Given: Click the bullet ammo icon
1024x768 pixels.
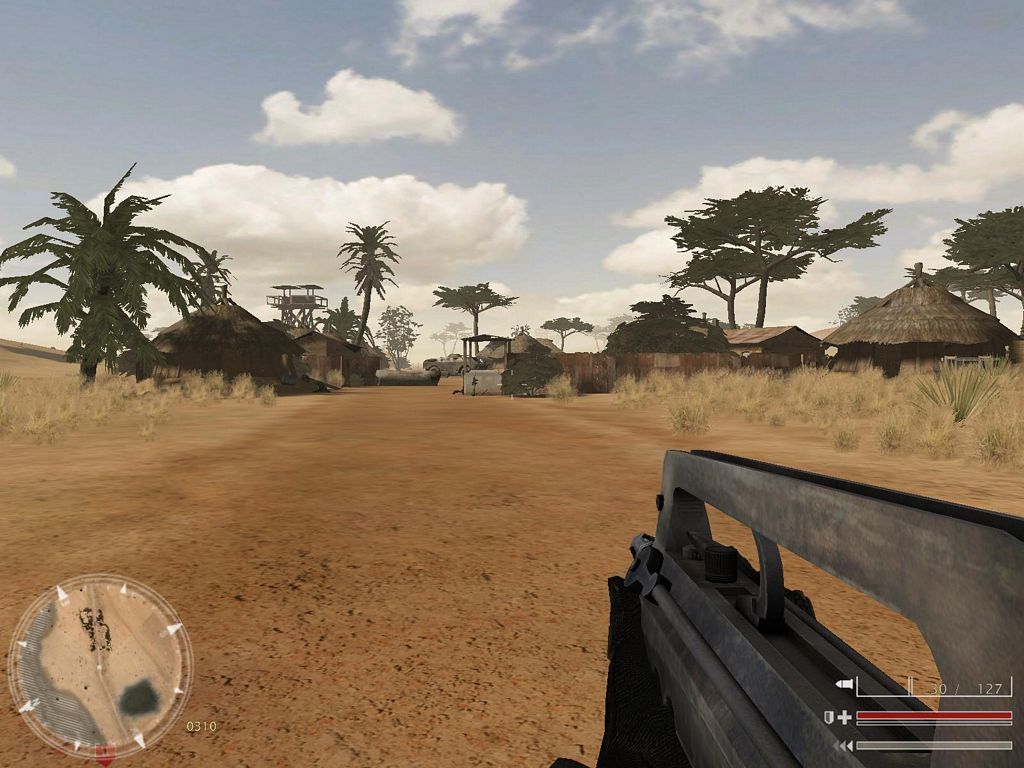Looking at the screenshot, I should [x=844, y=685].
